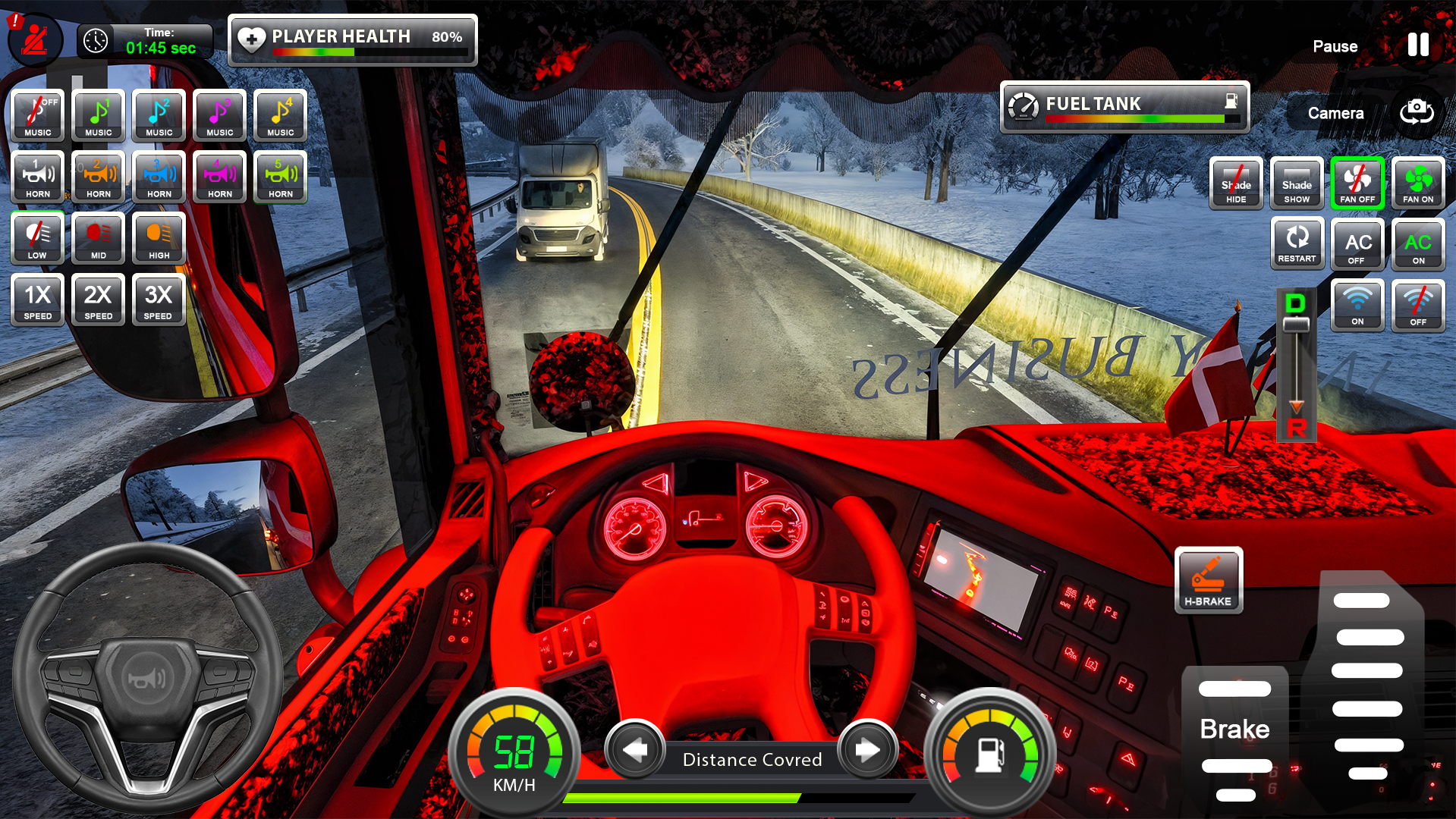Open the camera switch icon near Pause
This screenshot has height=819, width=1456.
click(1416, 113)
